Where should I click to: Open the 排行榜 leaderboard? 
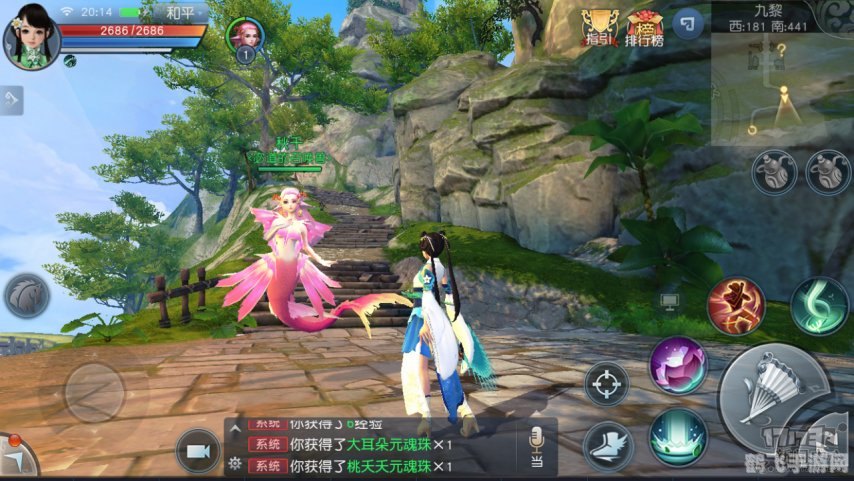(646, 27)
